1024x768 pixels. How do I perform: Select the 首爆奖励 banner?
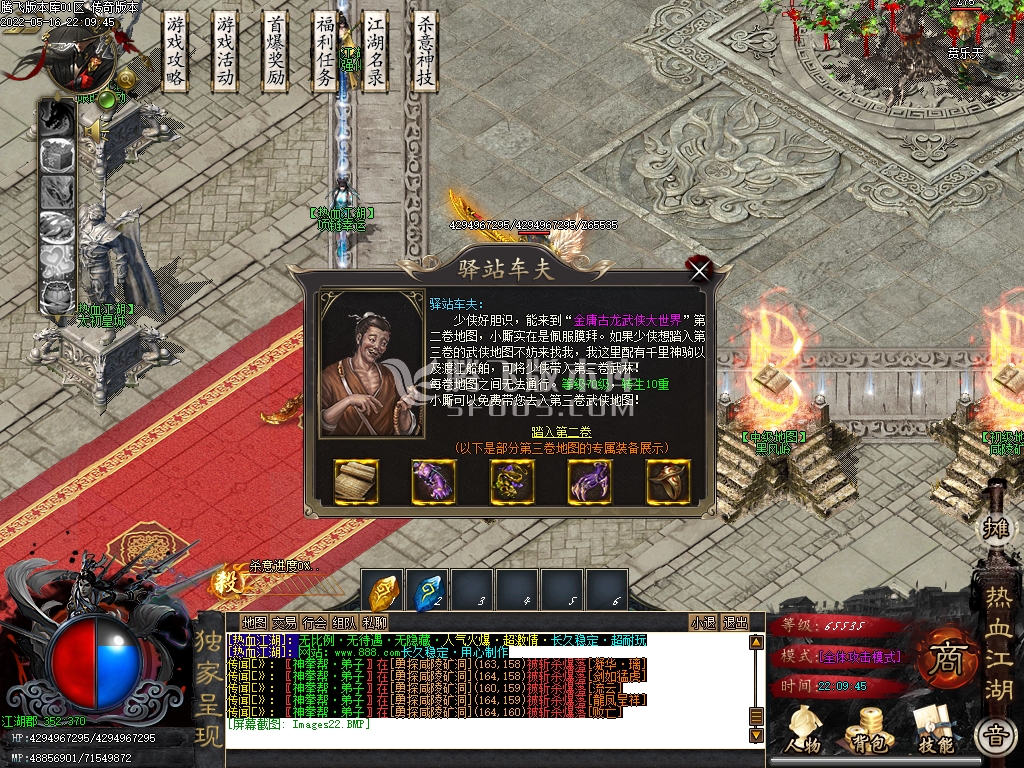[276, 53]
